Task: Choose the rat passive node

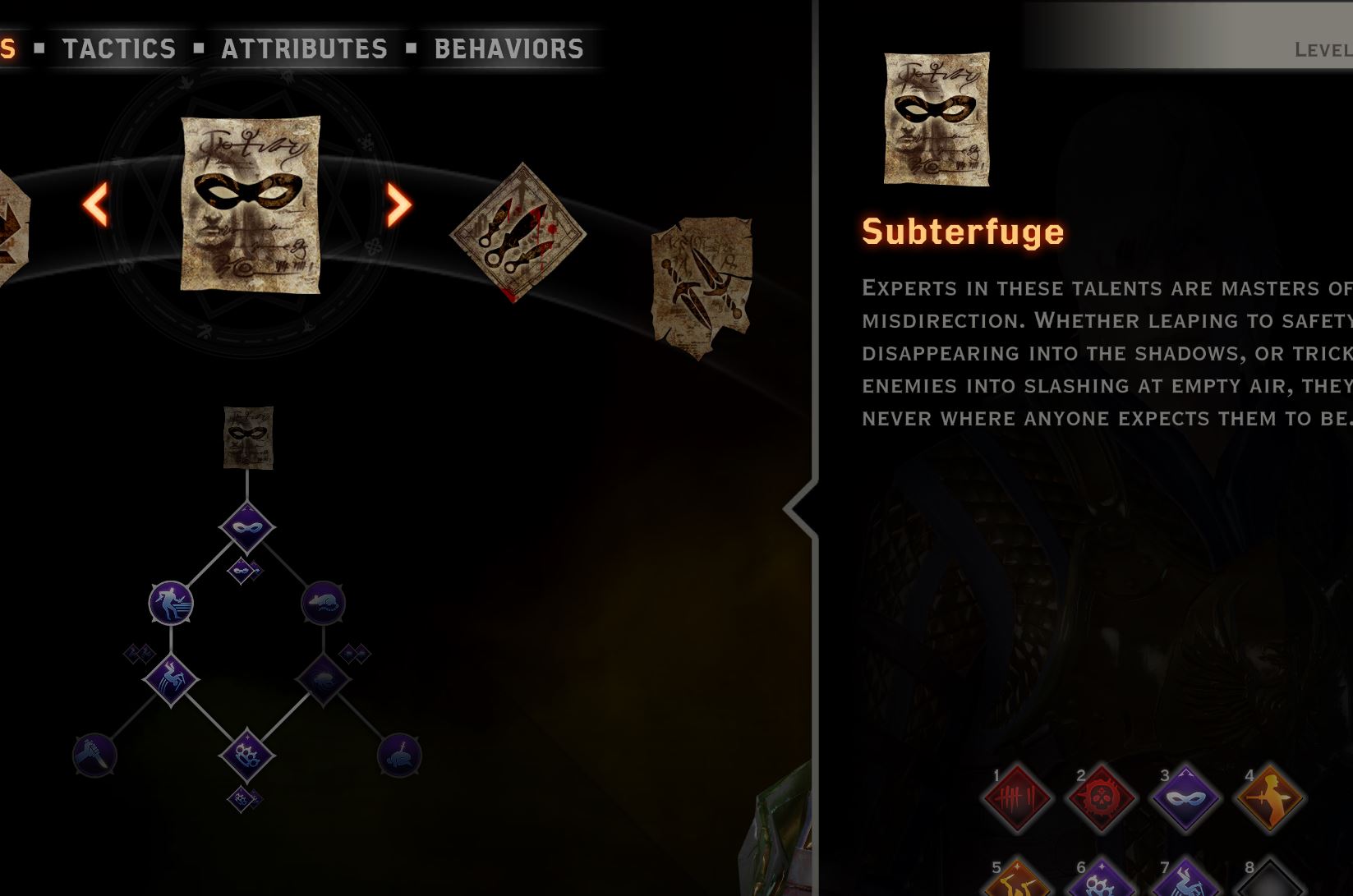Action: pos(323,603)
